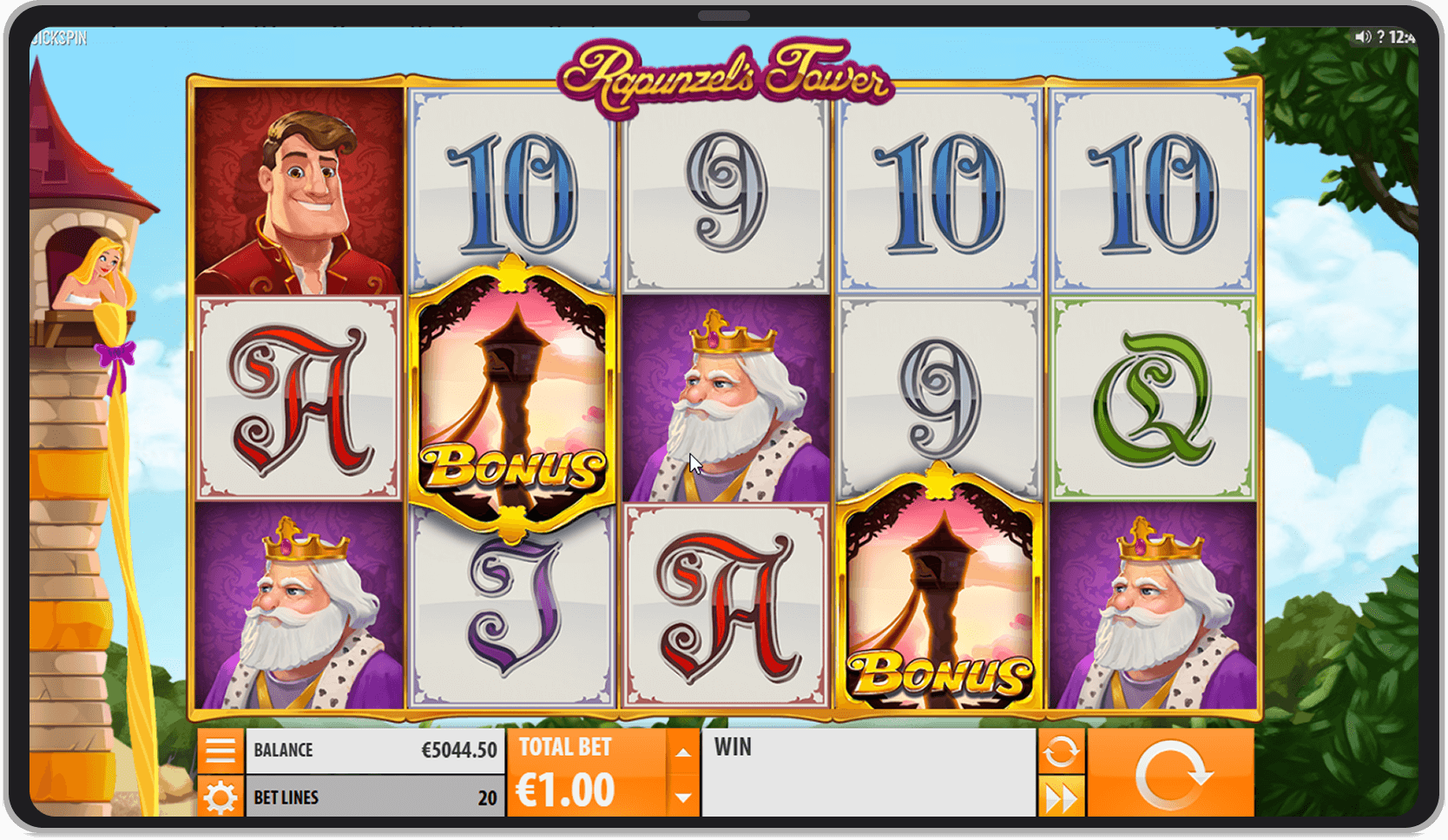Image resolution: width=1448 pixels, height=840 pixels.
Task: View the Bet Lines entry
Action: (x=373, y=797)
